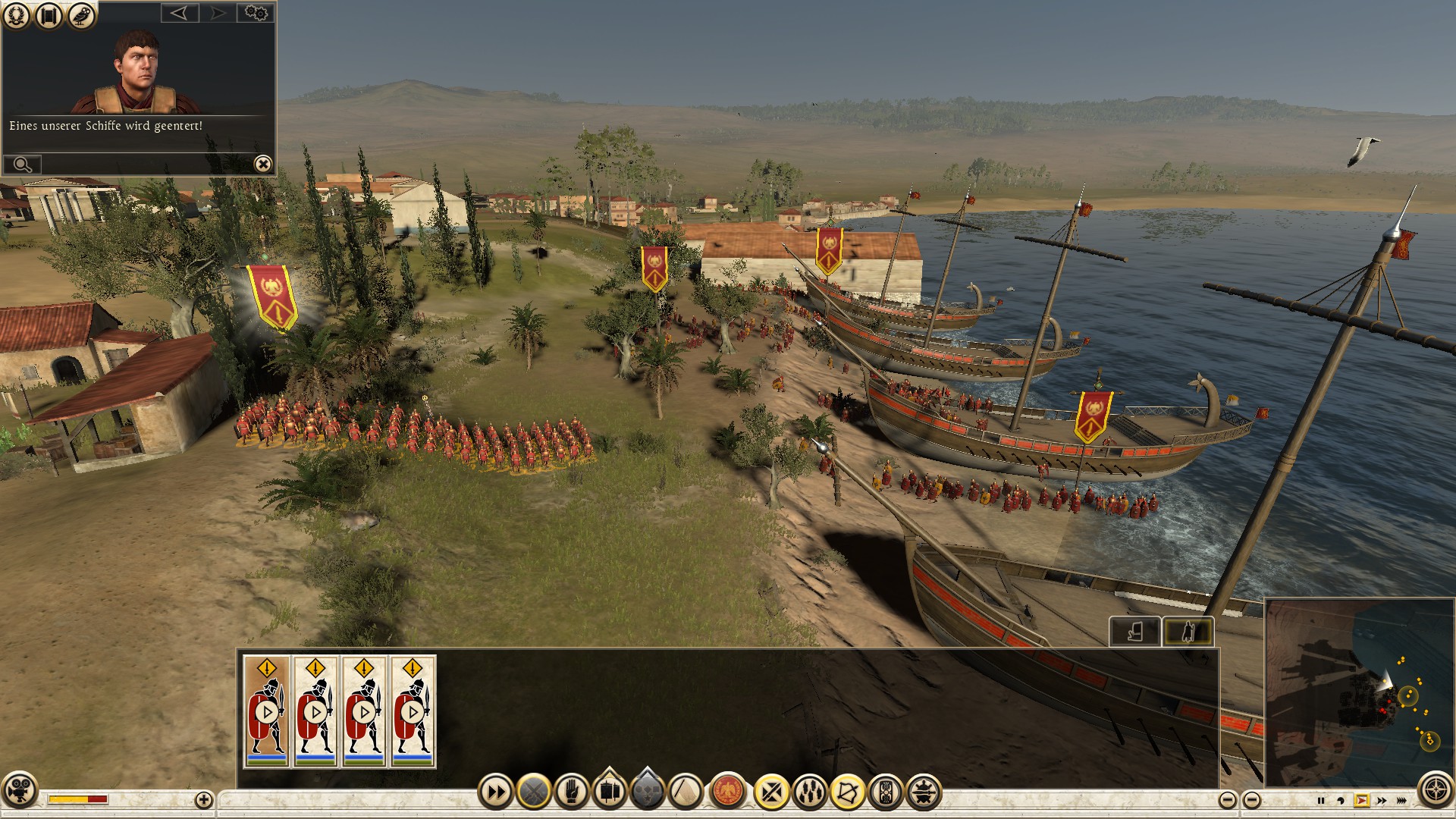
Task: Toggle fire-at-will bow and arrow button
Action: point(847,793)
